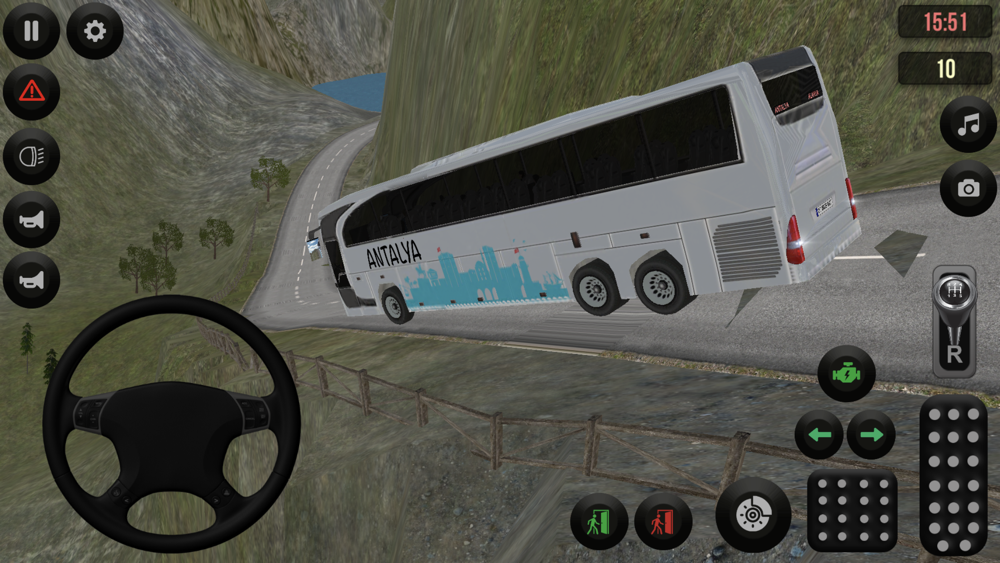Toggle the green engine start button
Viewport: 1000px width, 563px height.
(846, 374)
